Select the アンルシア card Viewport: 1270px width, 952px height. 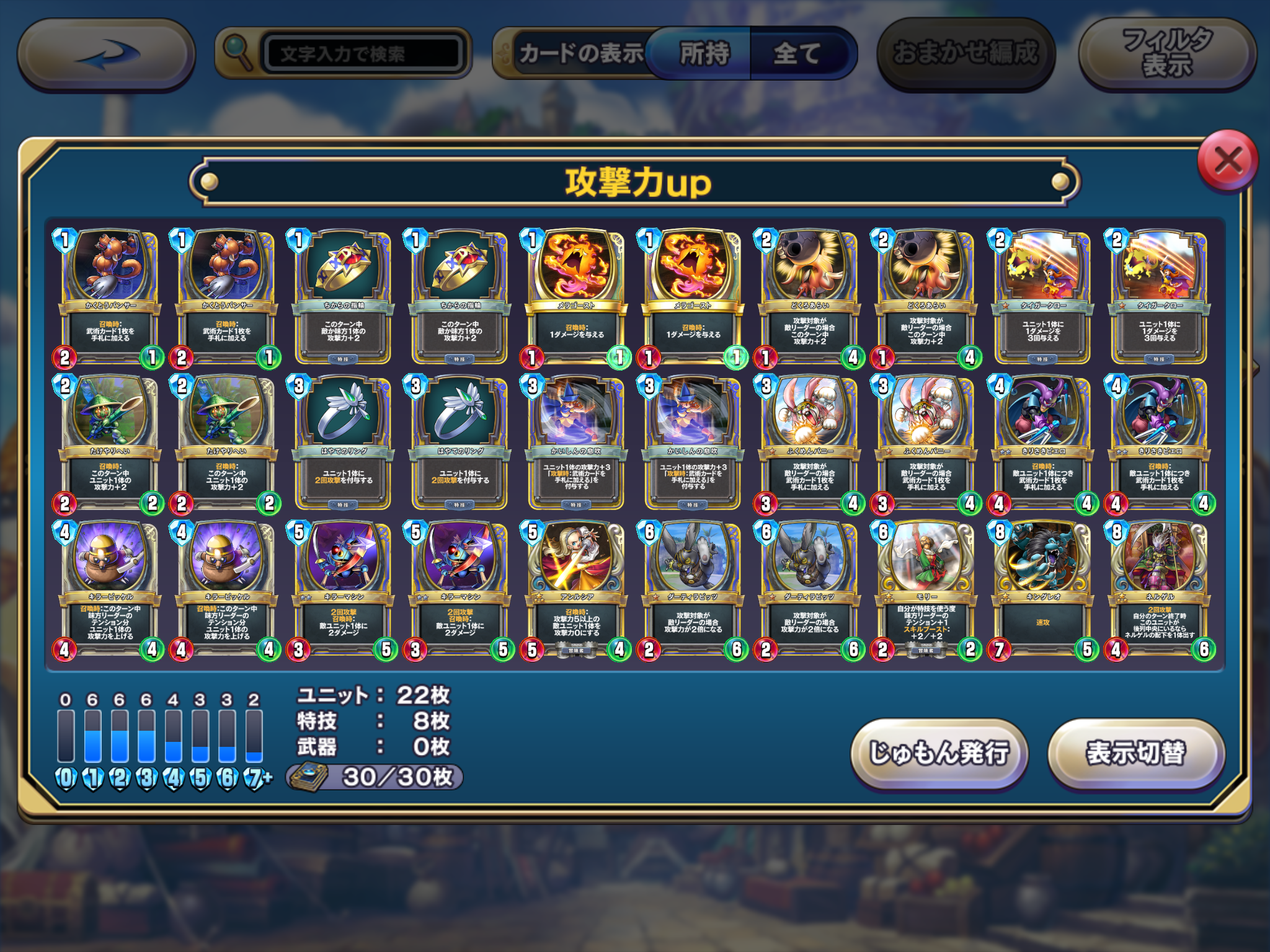click(577, 589)
